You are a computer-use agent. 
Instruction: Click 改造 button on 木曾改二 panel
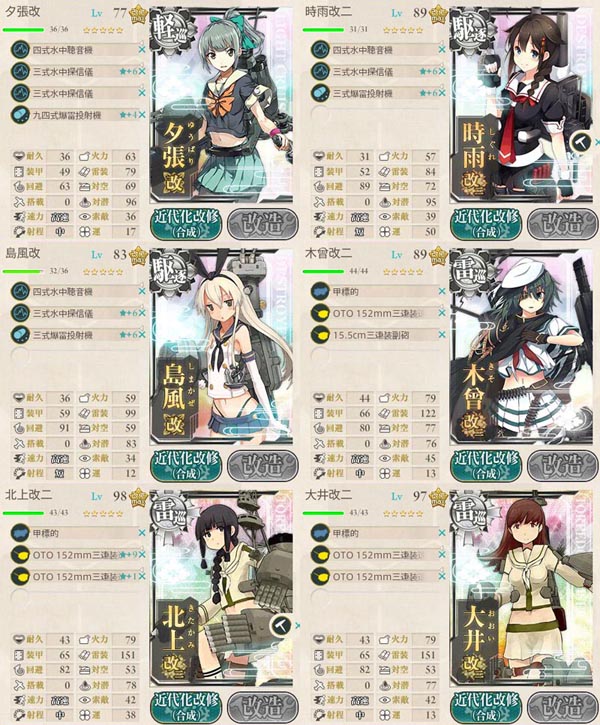[561, 465]
